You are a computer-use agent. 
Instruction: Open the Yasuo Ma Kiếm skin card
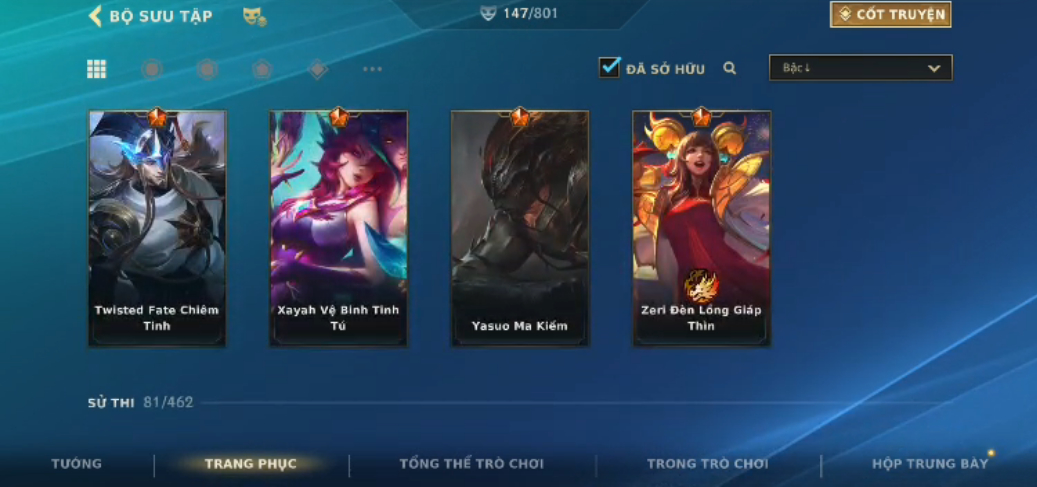pyautogui.click(x=519, y=229)
